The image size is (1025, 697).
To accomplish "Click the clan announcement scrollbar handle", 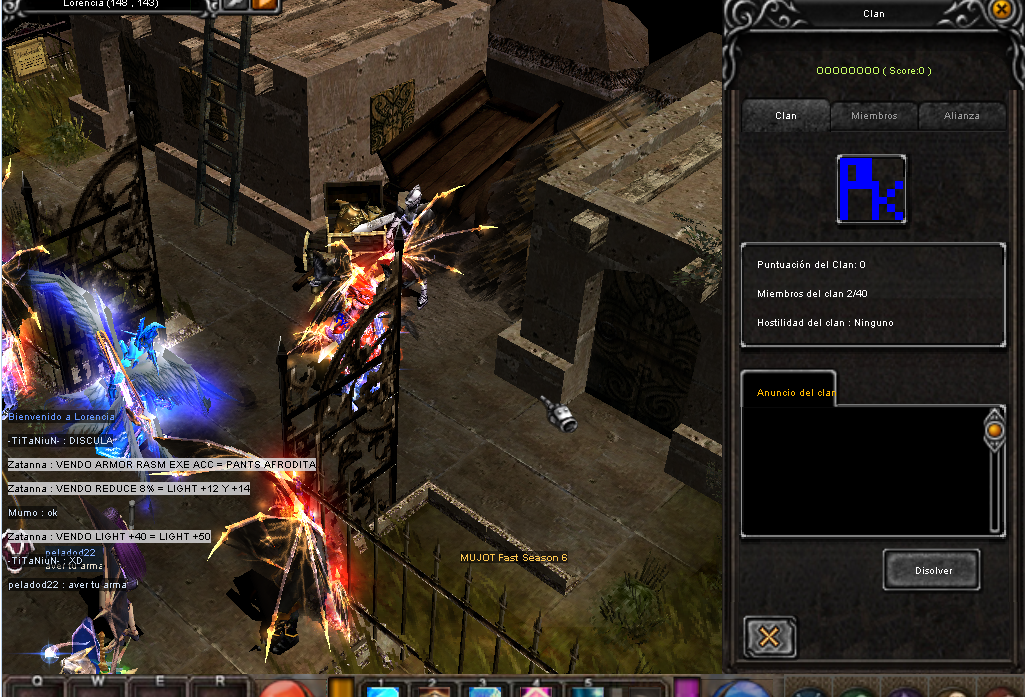I will pyautogui.click(x=994, y=431).
